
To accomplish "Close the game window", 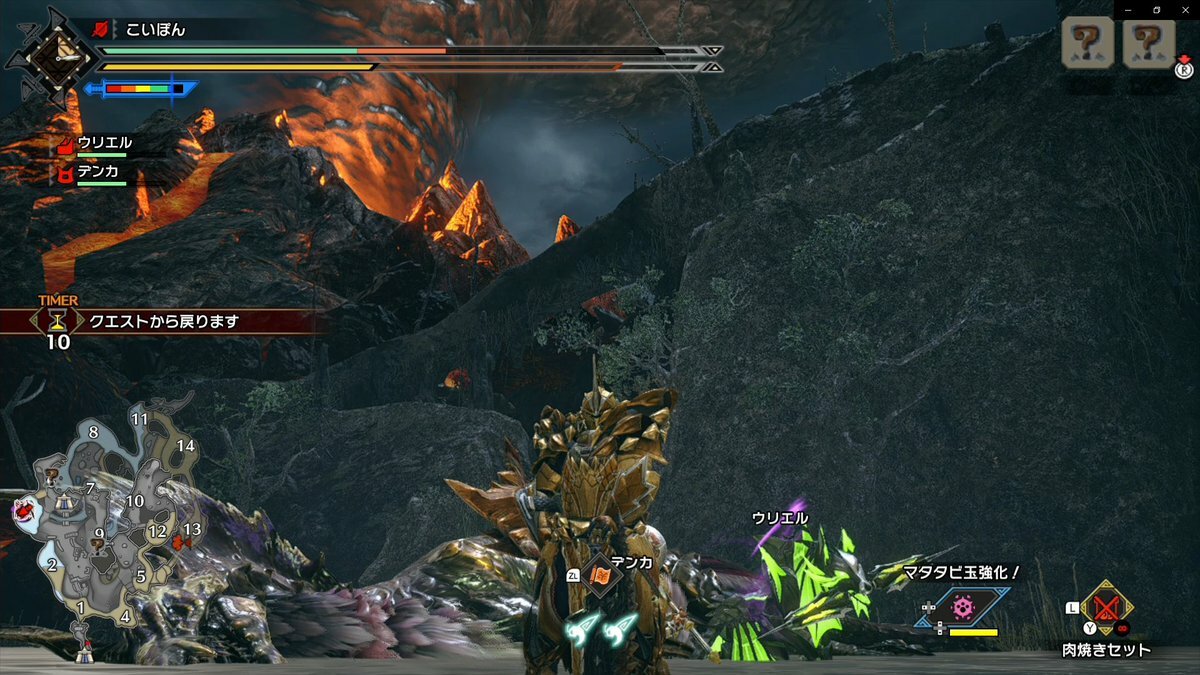I will (x=1187, y=10).
